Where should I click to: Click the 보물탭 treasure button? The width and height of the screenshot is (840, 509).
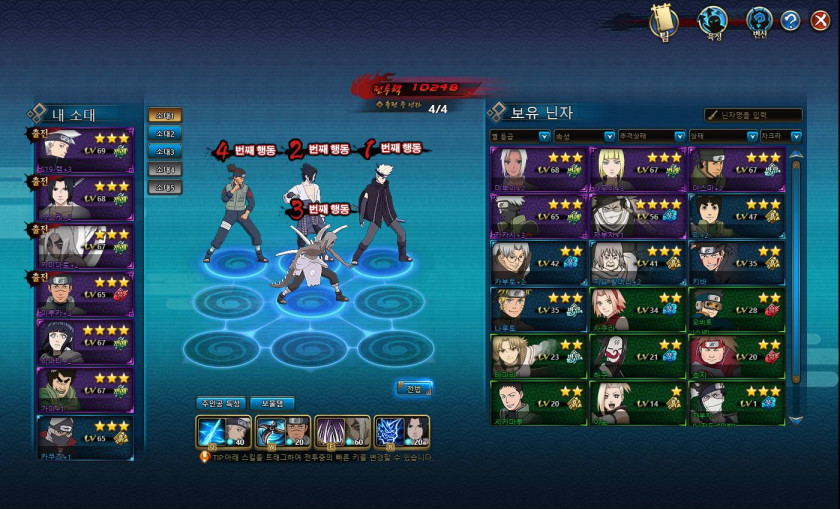point(272,404)
